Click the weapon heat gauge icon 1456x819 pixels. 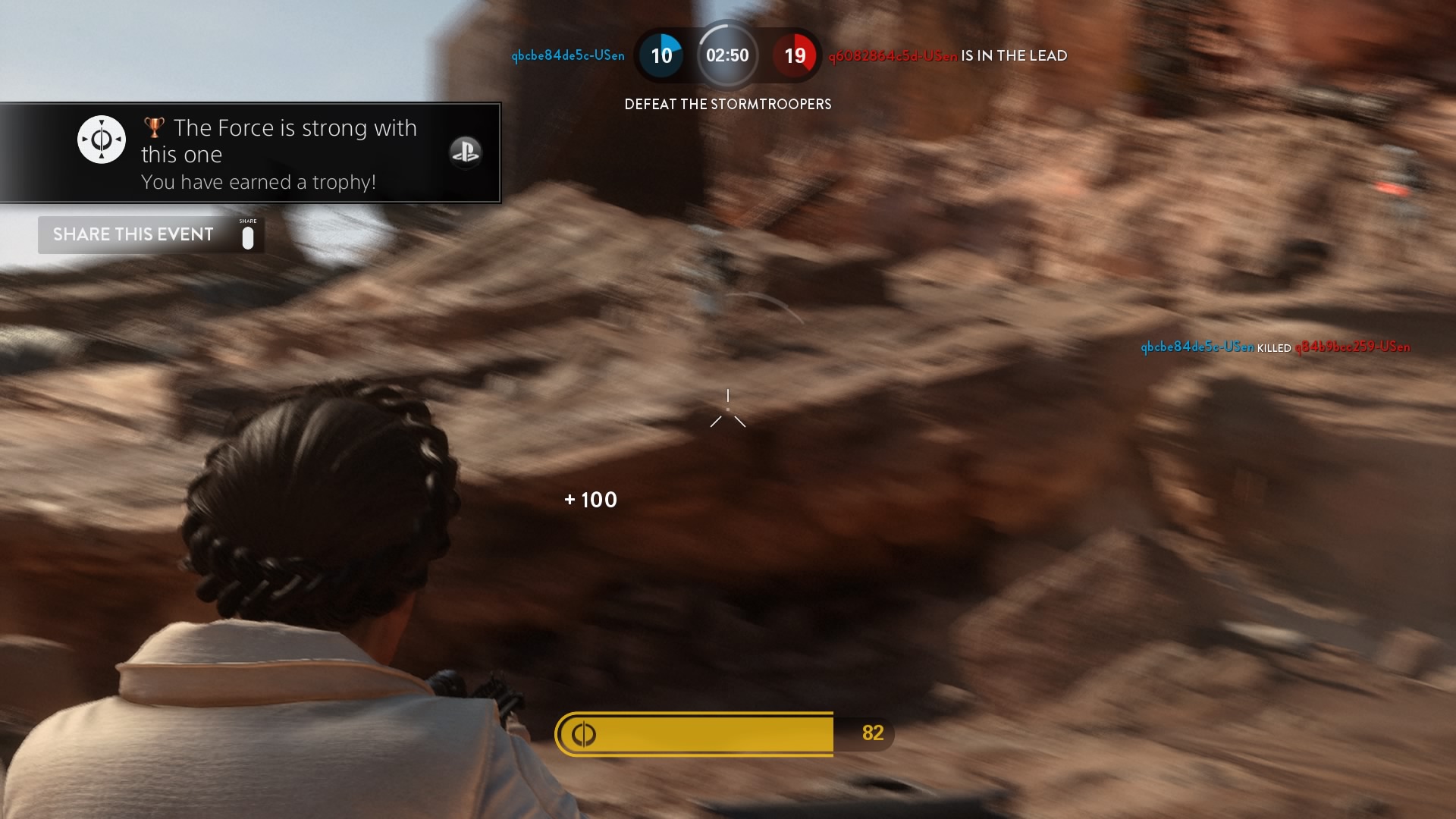coord(582,733)
